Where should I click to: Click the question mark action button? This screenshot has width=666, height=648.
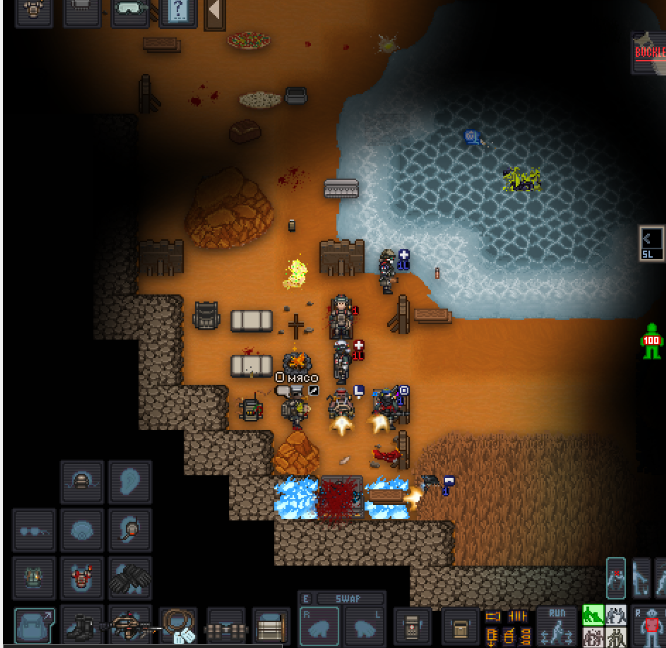click(178, 12)
